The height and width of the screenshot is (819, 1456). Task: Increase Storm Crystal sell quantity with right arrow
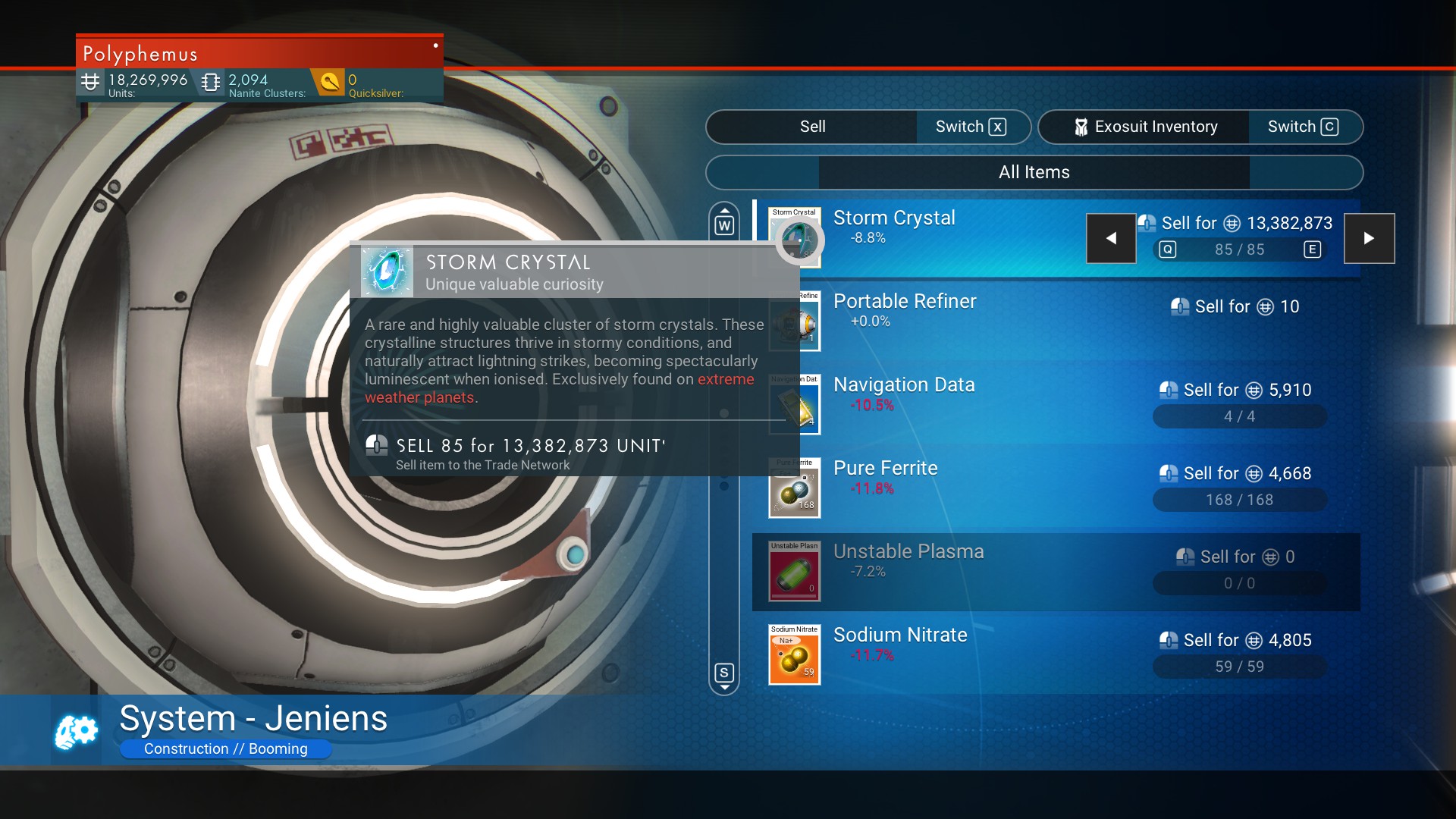[1369, 238]
